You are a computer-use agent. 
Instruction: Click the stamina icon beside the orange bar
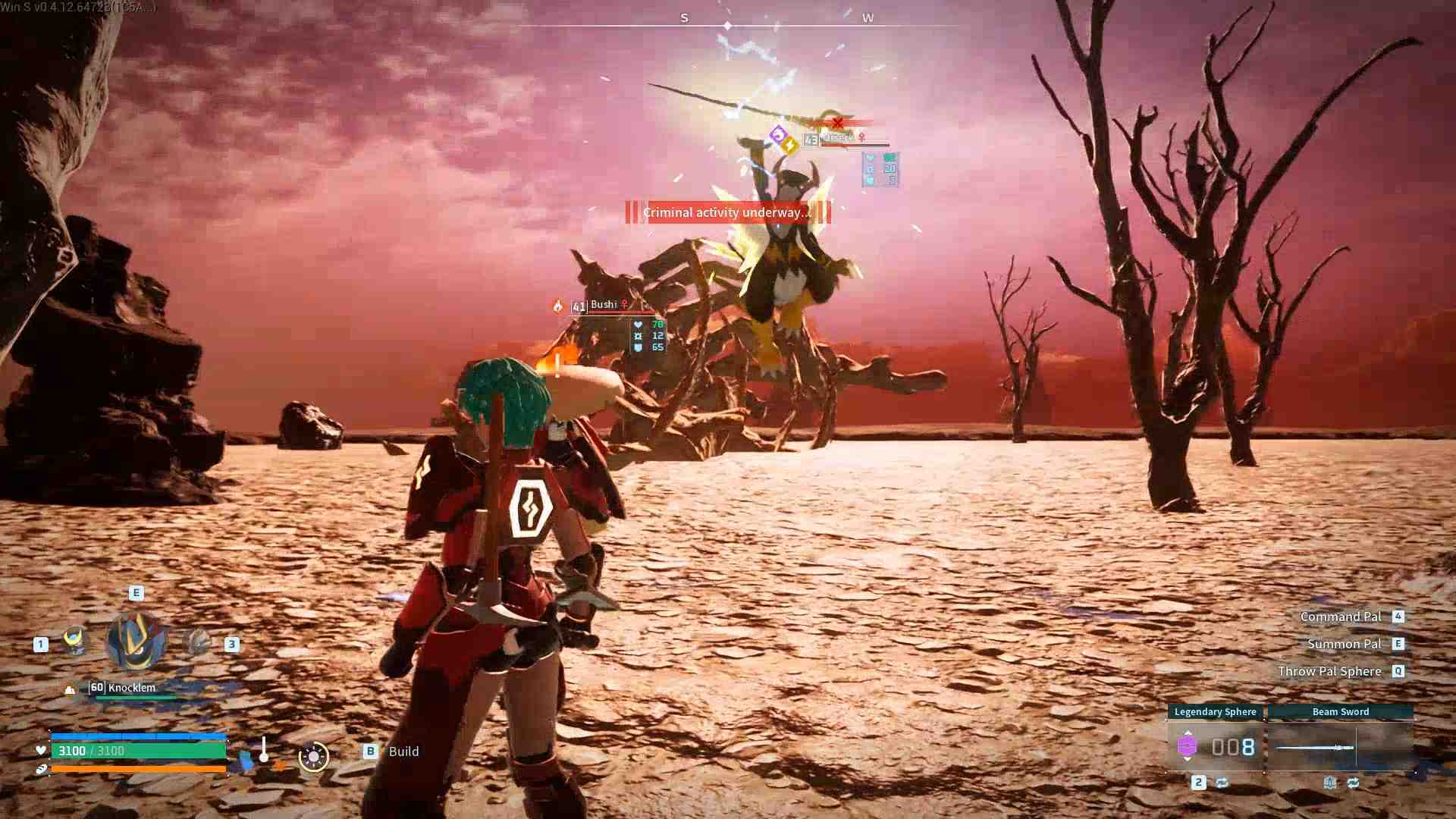41,769
